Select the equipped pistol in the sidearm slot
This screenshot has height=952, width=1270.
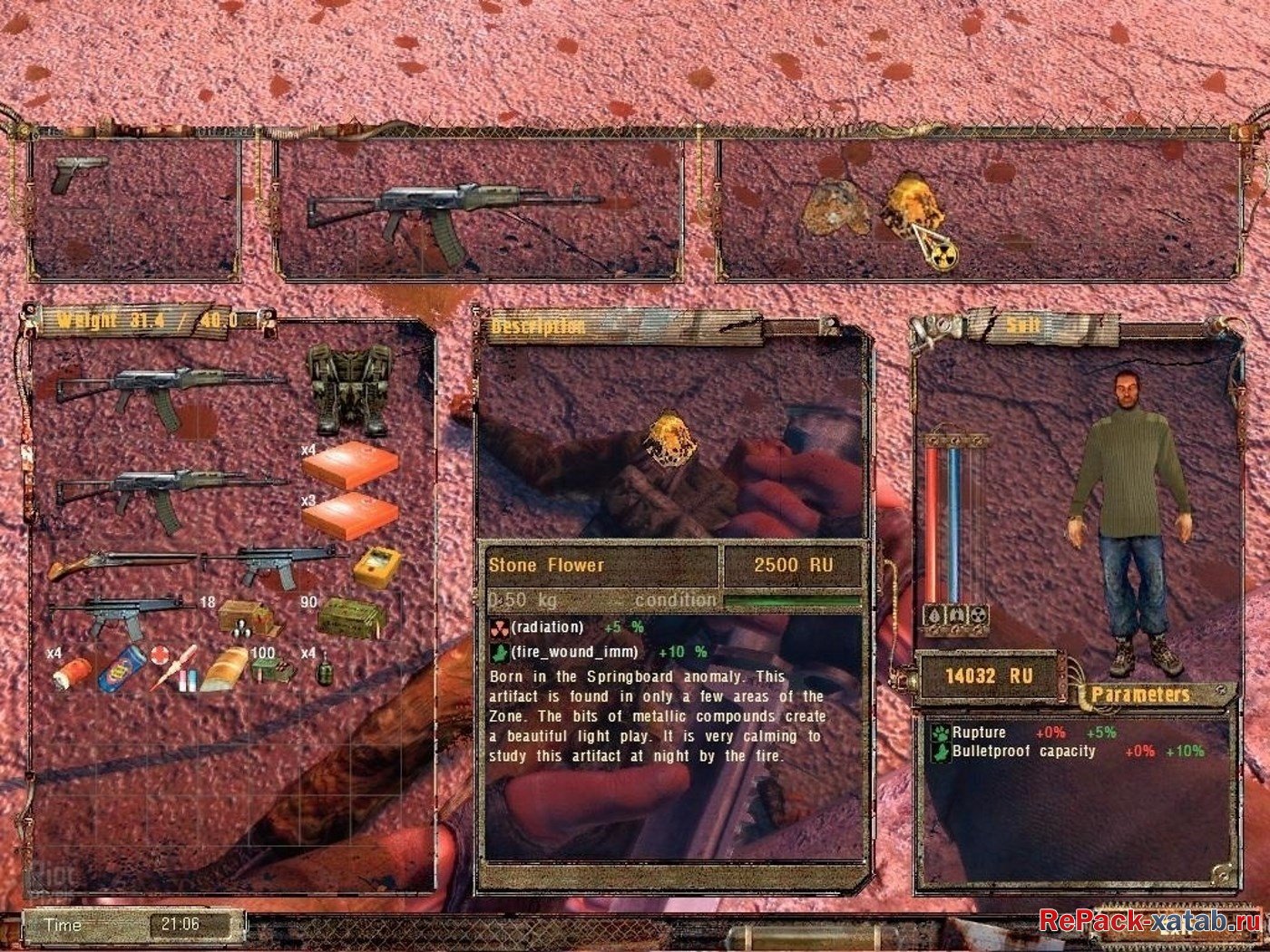78,172
